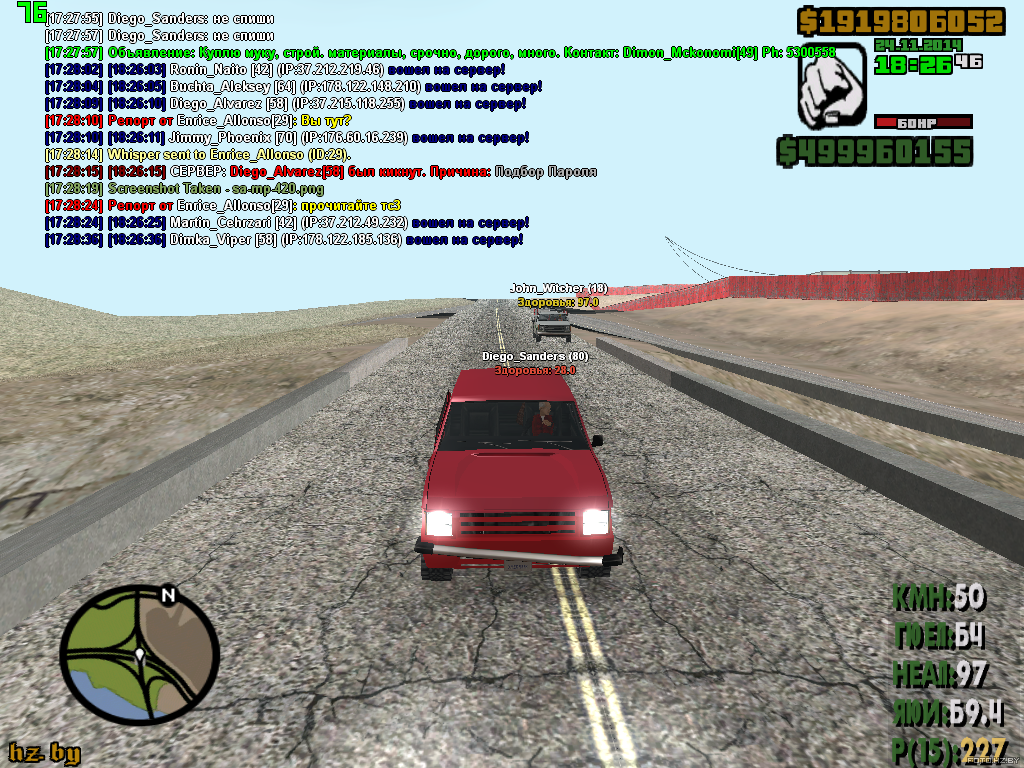Click the North marker on the radar
The image size is (1024, 768).
(x=168, y=596)
